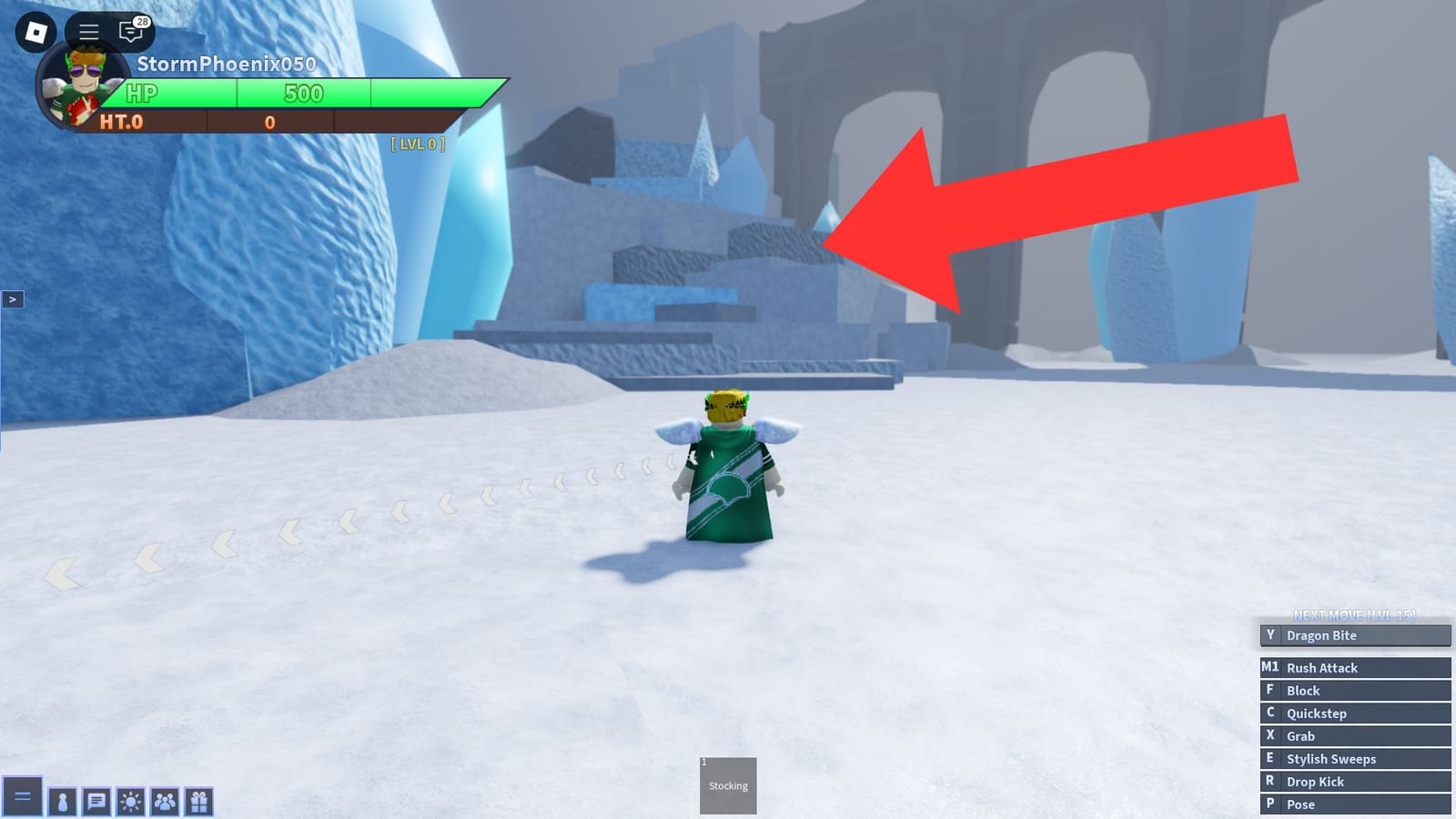Click the Stylish Sweeps move button
This screenshot has height=819, width=1456.
pyautogui.click(x=1354, y=758)
